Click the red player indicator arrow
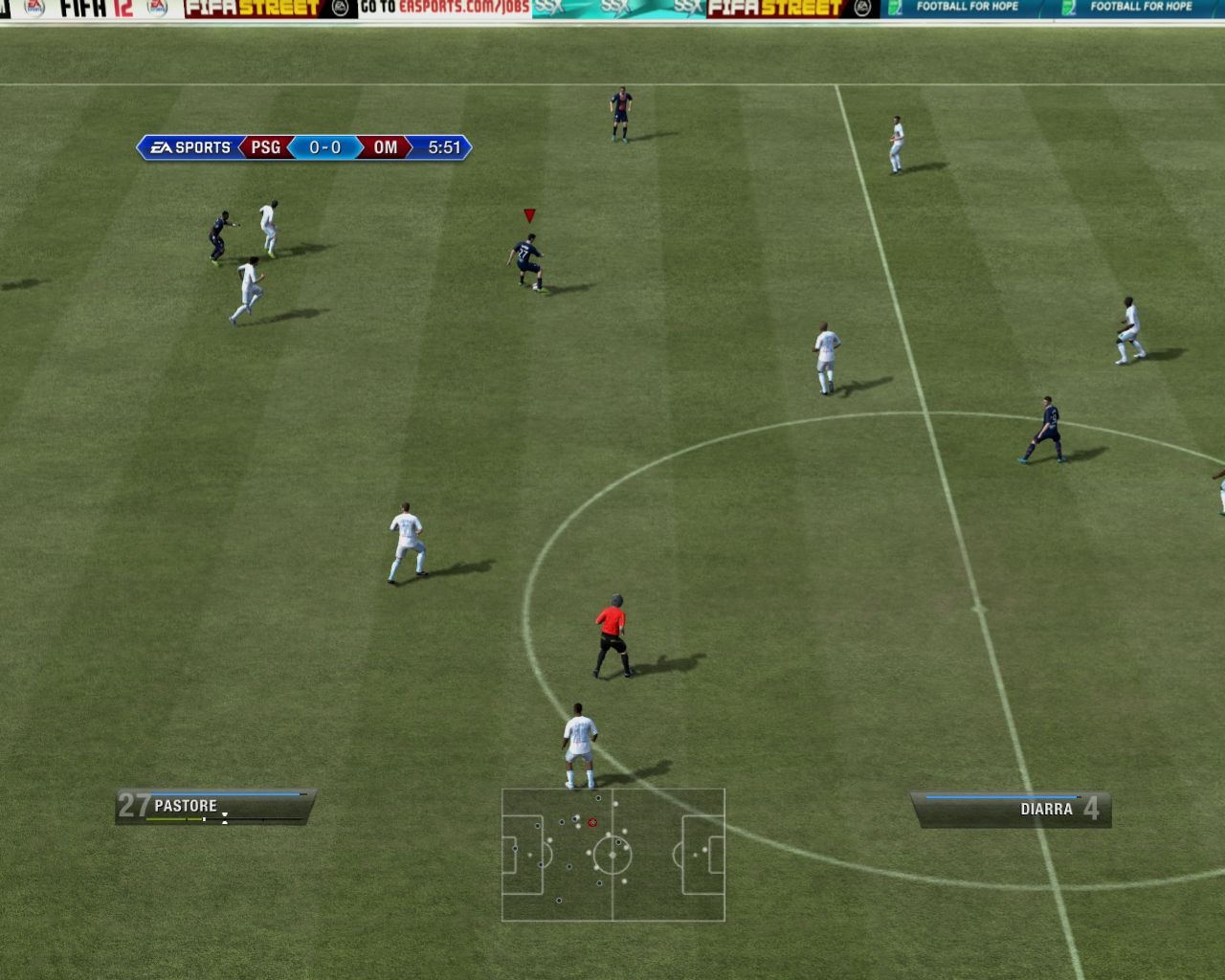The height and width of the screenshot is (980, 1225). tap(527, 214)
